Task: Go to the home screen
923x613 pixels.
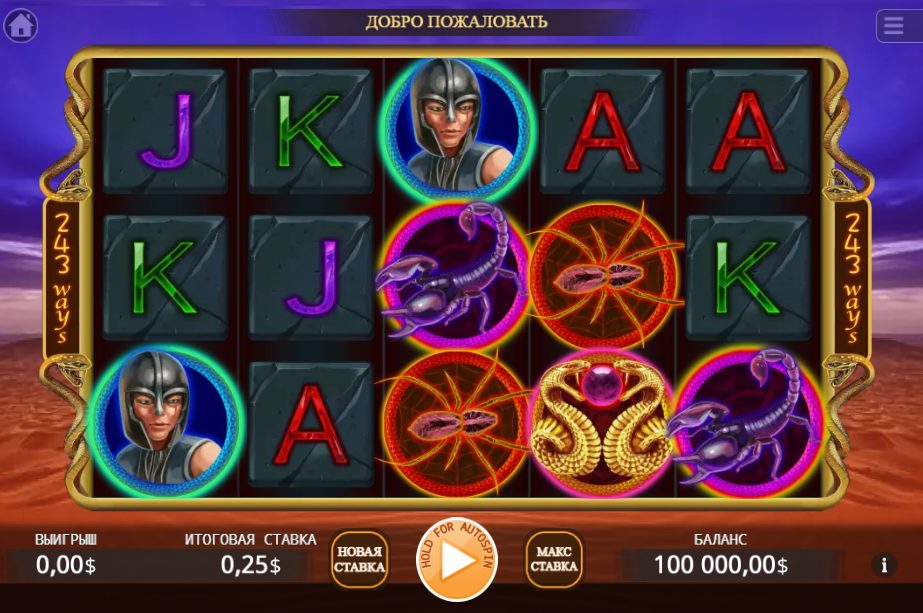Action: (x=21, y=25)
